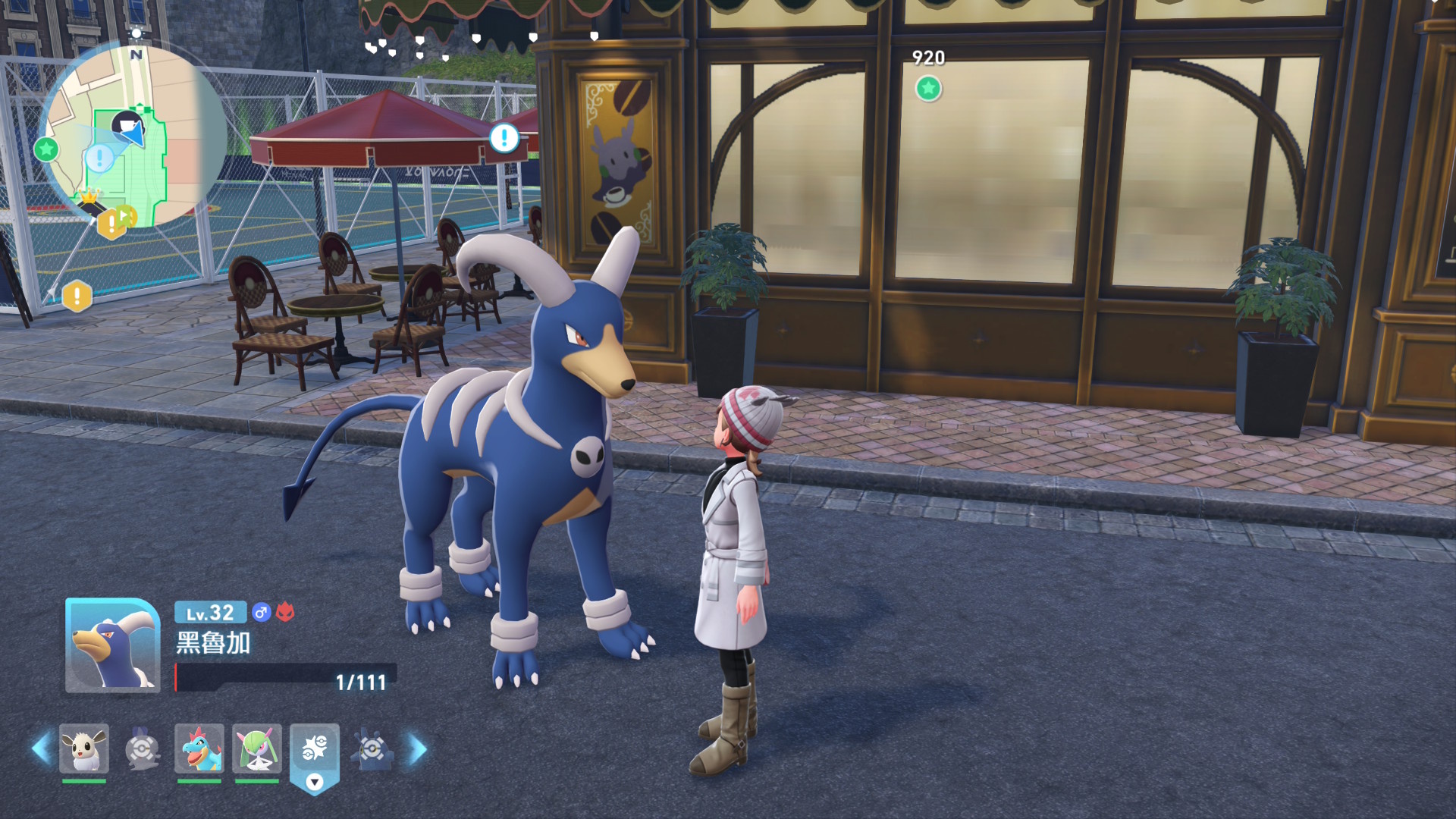Screen dimensions: 1456x819
Task: Choose the fainted ghost Pokémon slot
Action: click(142, 748)
